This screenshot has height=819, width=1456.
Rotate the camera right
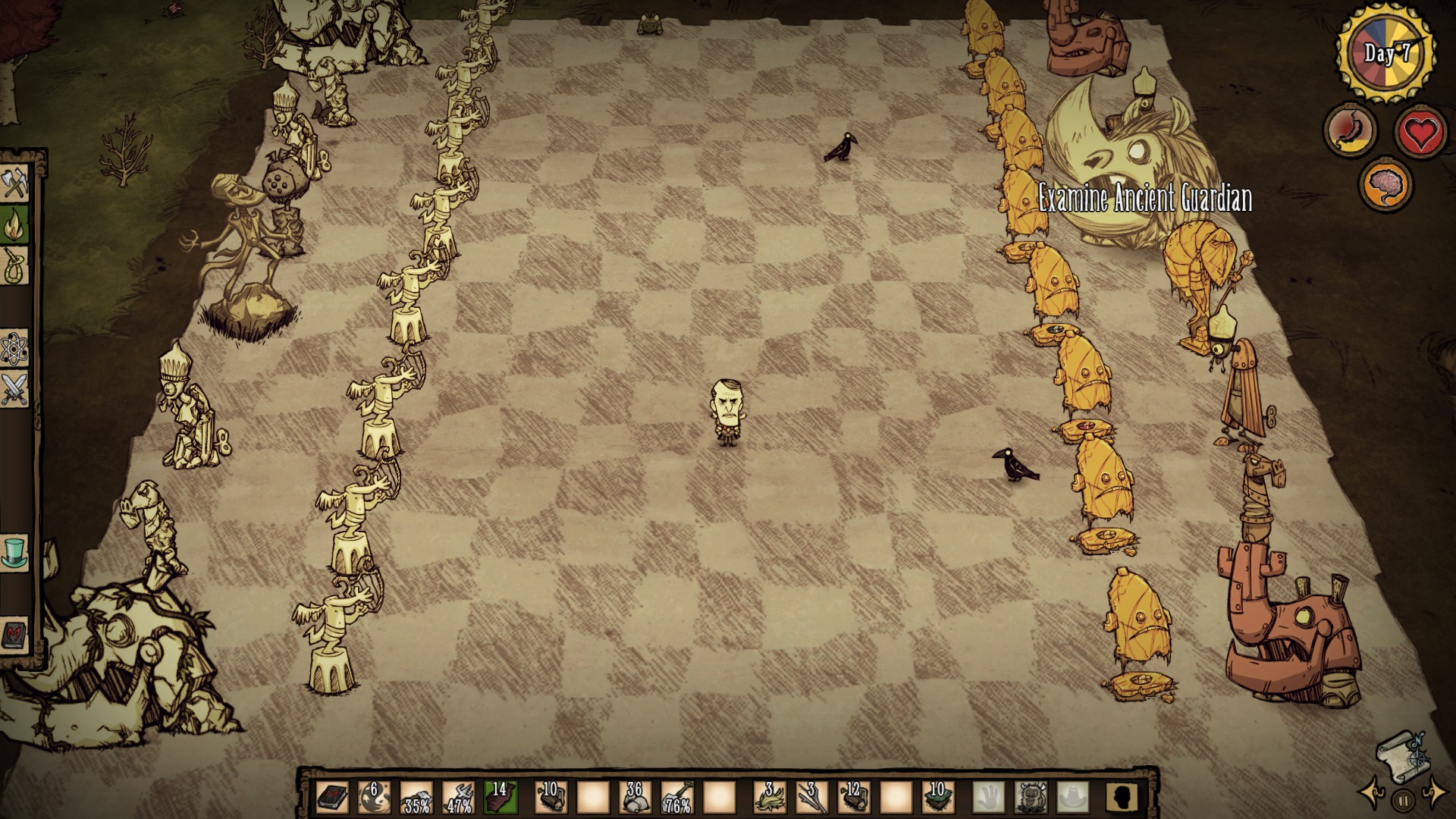1435,794
